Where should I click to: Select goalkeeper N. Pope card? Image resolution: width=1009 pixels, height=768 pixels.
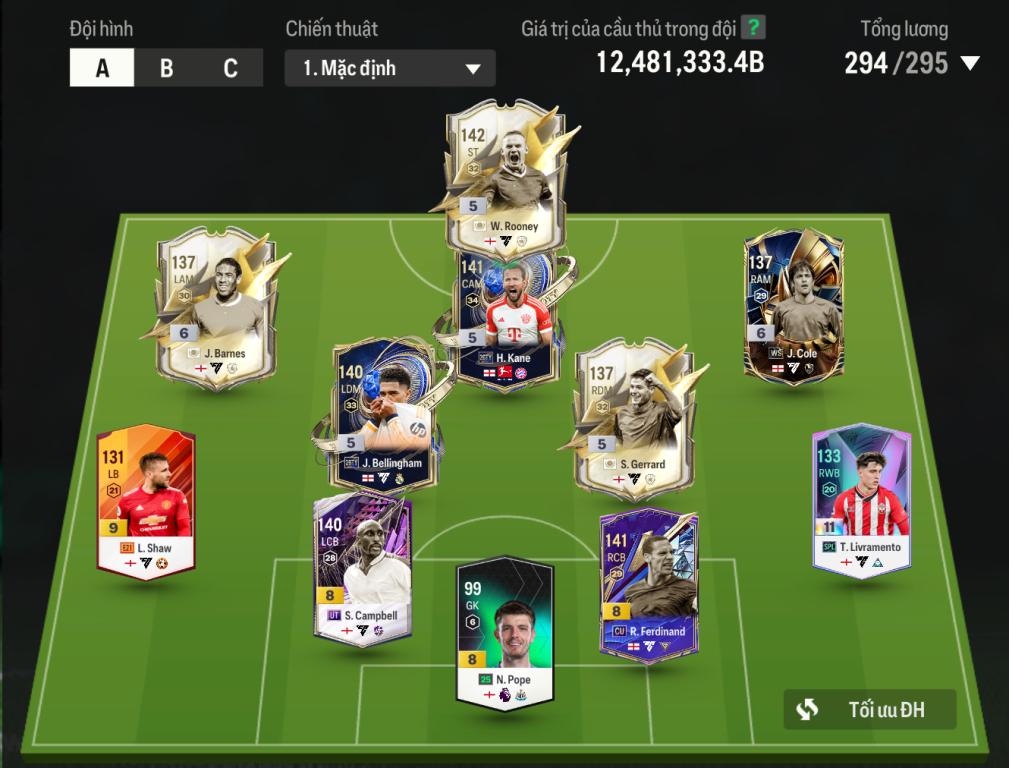pyautogui.click(x=505, y=632)
